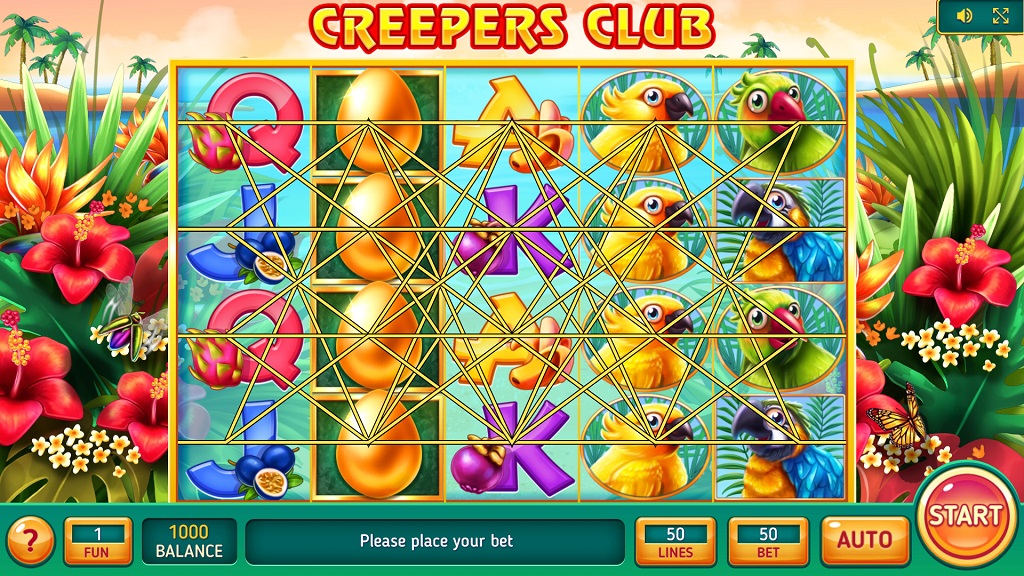This screenshot has width=1024, height=576.
Task: Toggle the sound speaker icon
Action: coord(965,16)
